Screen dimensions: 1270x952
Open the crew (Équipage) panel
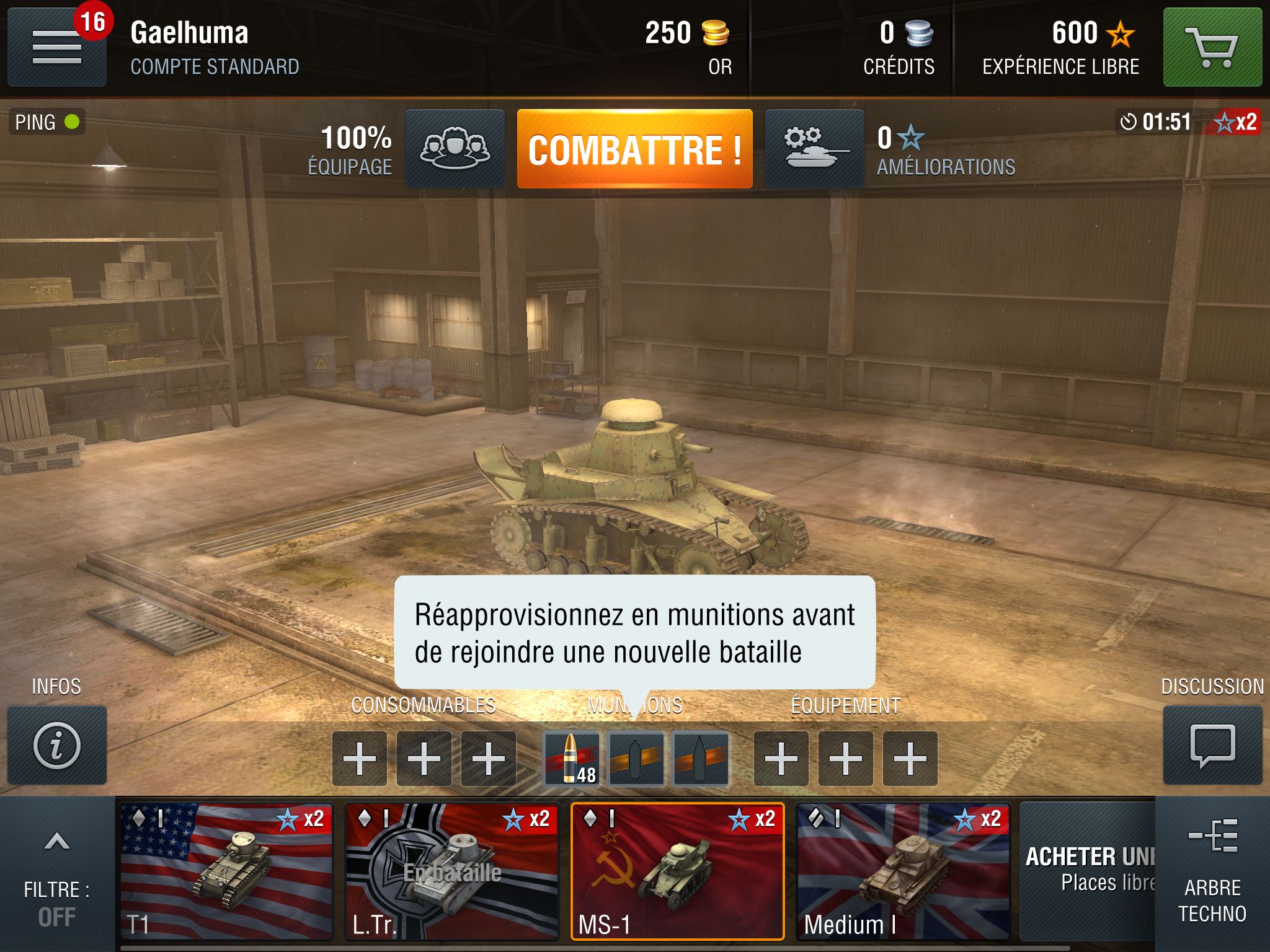click(x=455, y=149)
